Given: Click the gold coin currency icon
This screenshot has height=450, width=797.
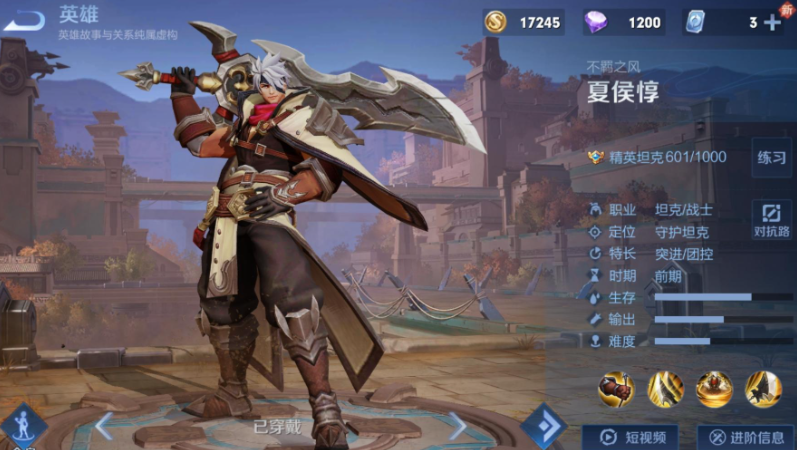Looking at the screenshot, I should [x=496, y=22].
